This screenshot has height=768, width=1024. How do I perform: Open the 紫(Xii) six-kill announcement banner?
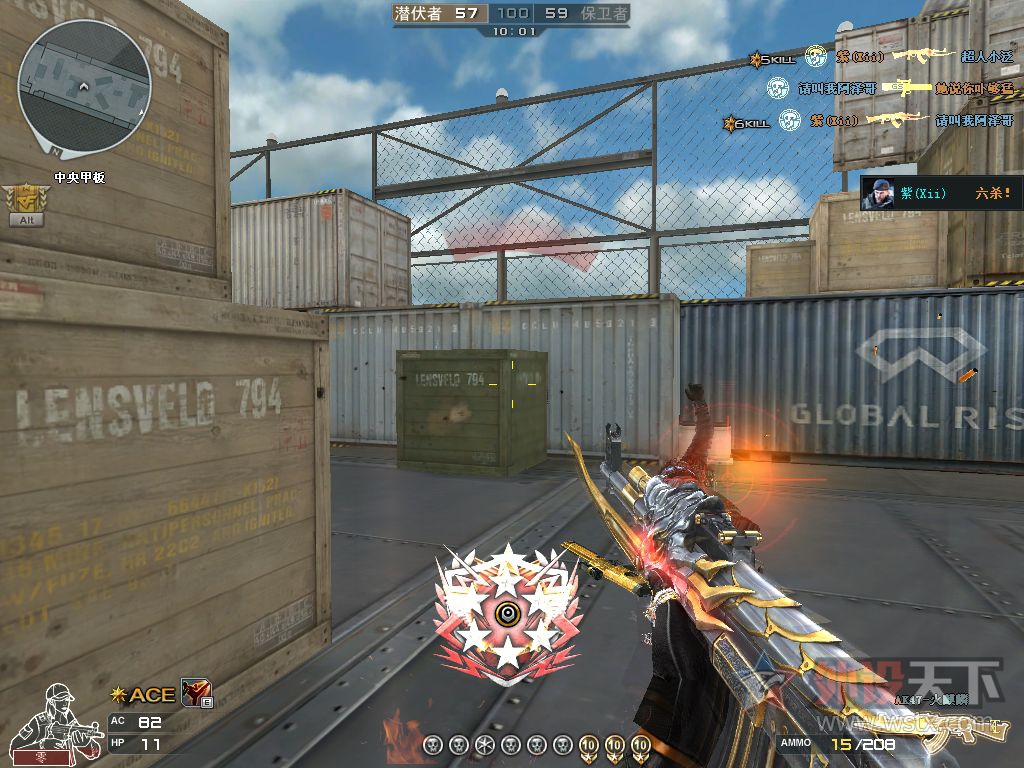click(x=941, y=193)
